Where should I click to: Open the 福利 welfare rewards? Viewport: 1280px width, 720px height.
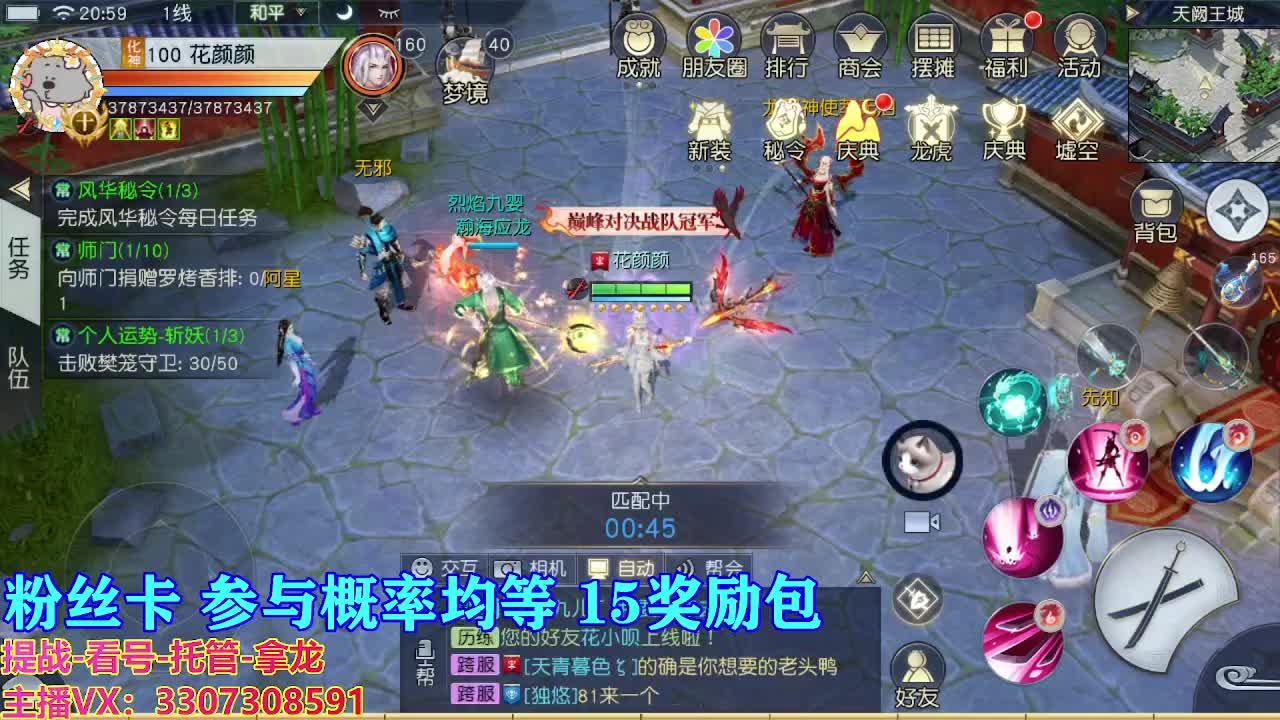pos(1007,47)
